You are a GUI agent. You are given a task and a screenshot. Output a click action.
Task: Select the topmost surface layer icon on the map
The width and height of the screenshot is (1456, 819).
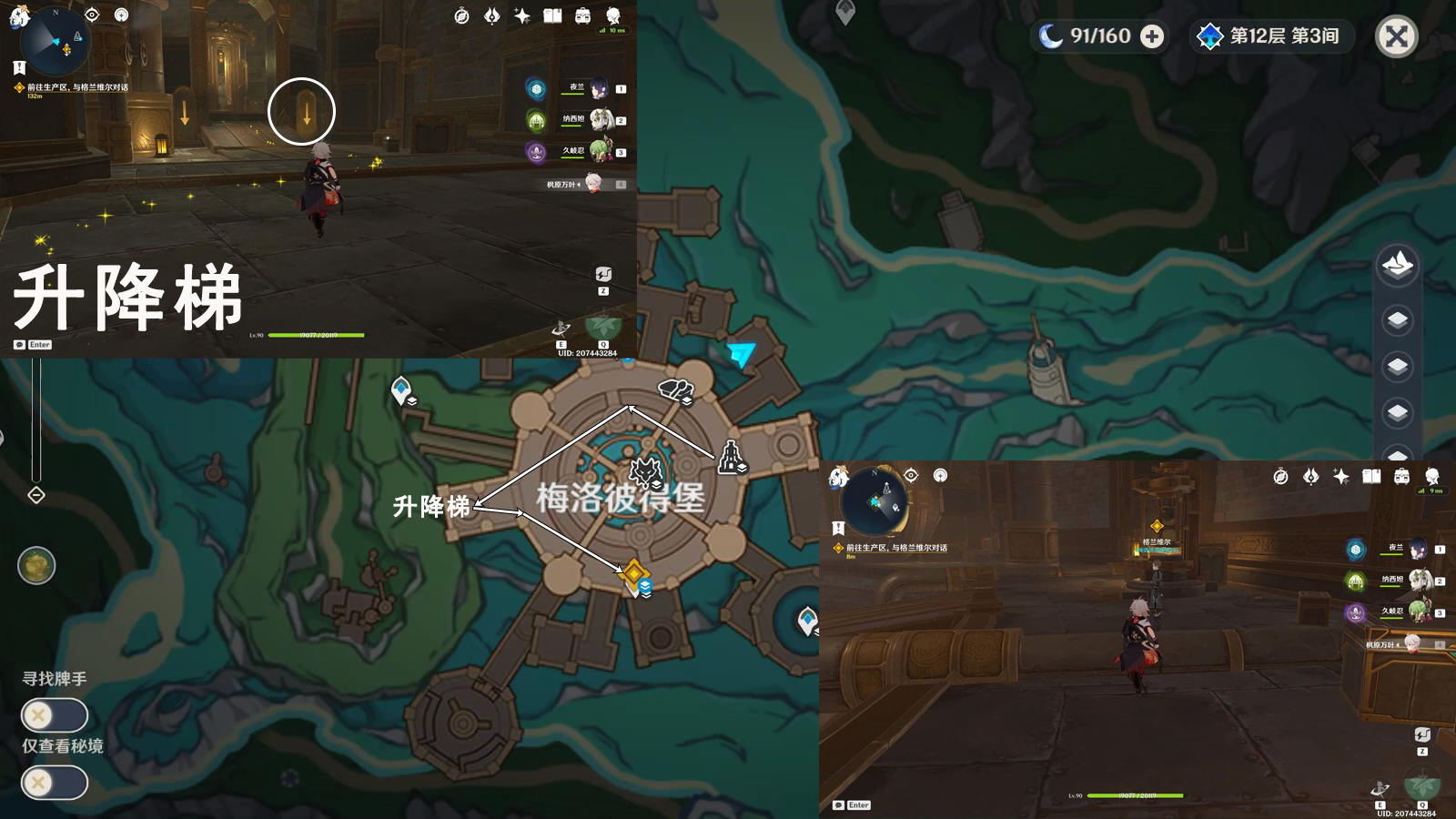[1396, 265]
